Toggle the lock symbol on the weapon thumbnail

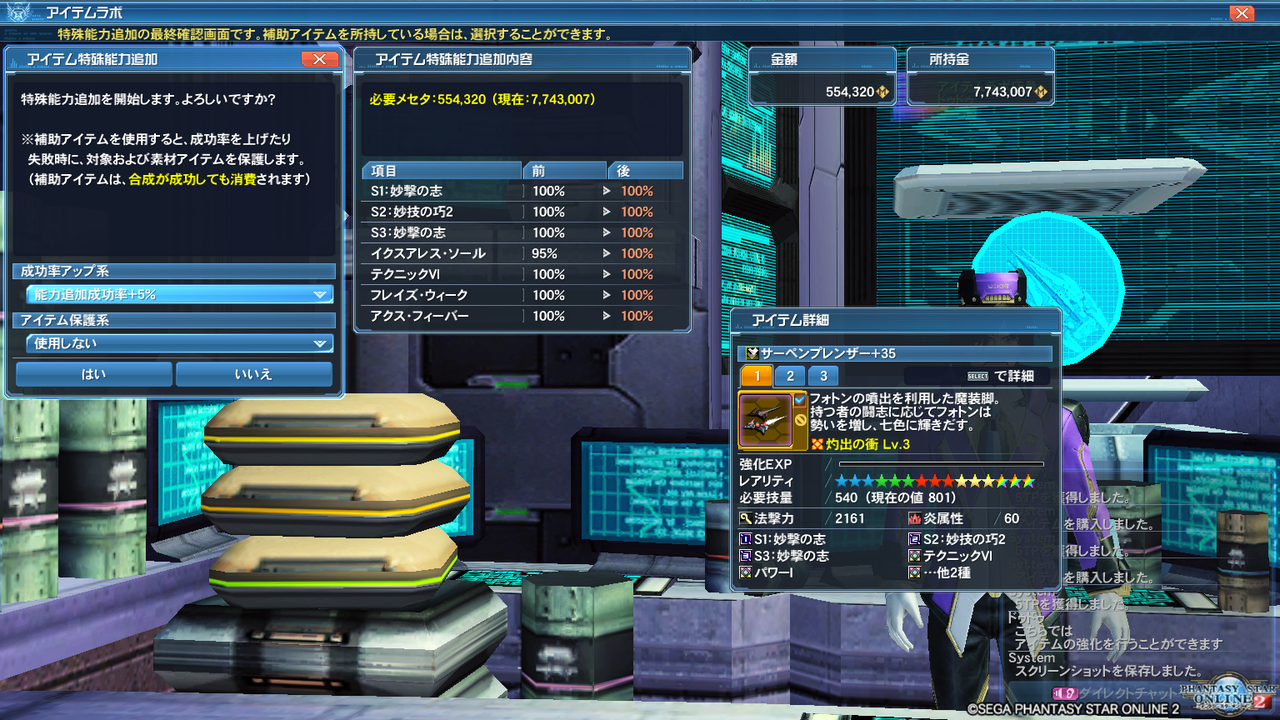click(798, 419)
